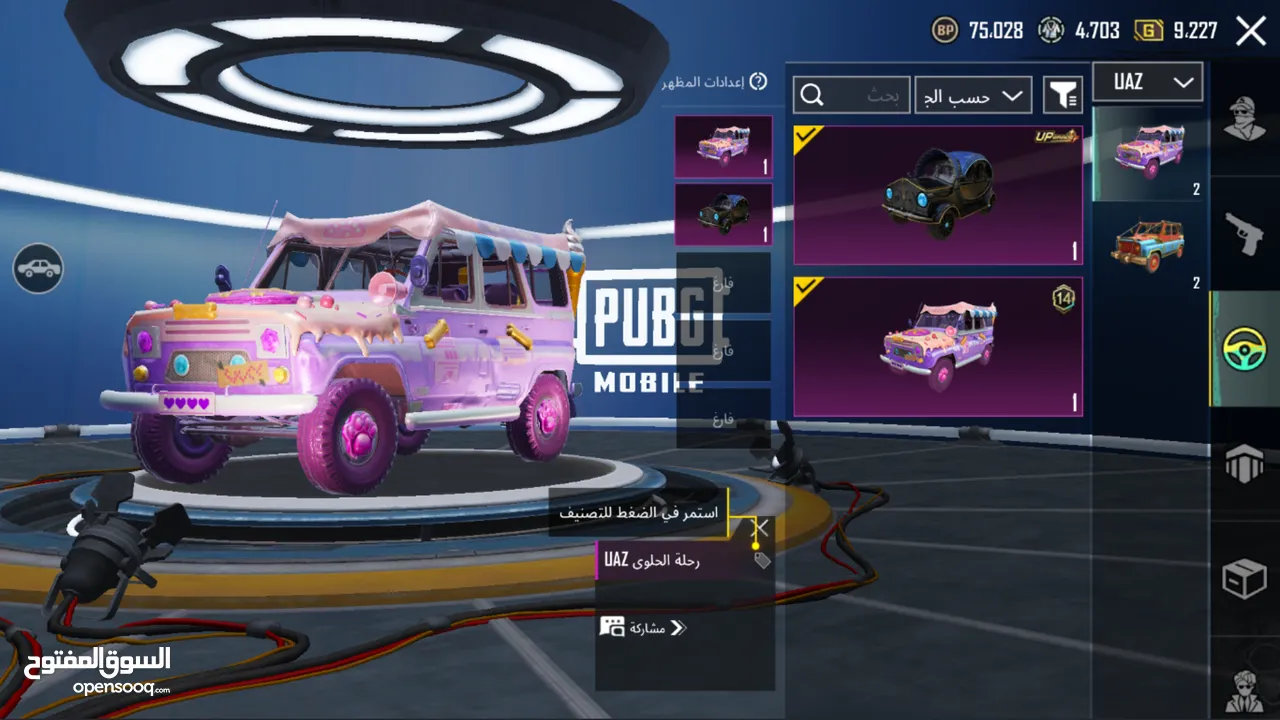Close the inventory screen with the X
The width and height of the screenshot is (1280, 720).
(x=1251, y=31)
